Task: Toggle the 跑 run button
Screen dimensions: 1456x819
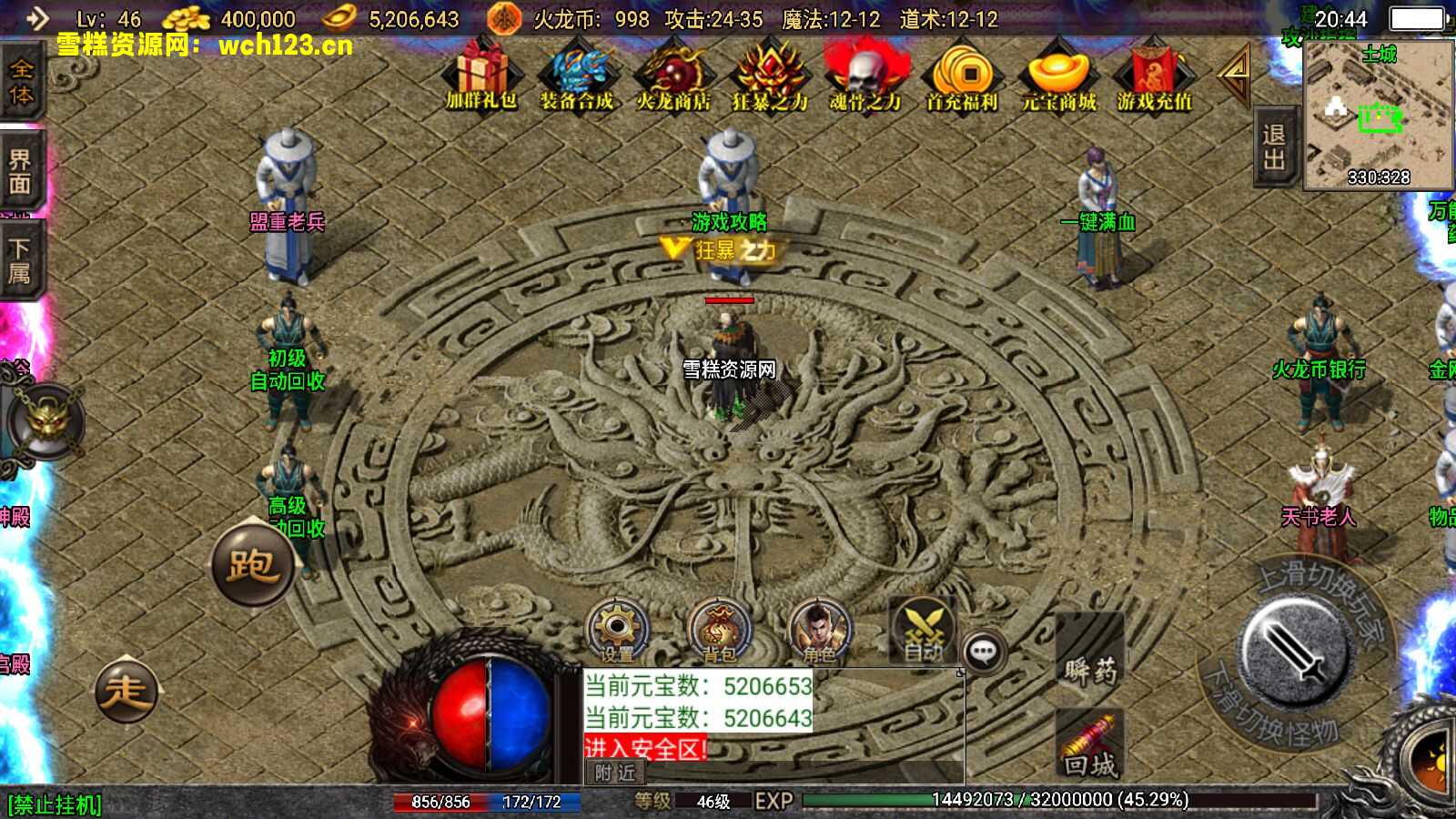Action: pyautogui.click(x=252, y=565)
